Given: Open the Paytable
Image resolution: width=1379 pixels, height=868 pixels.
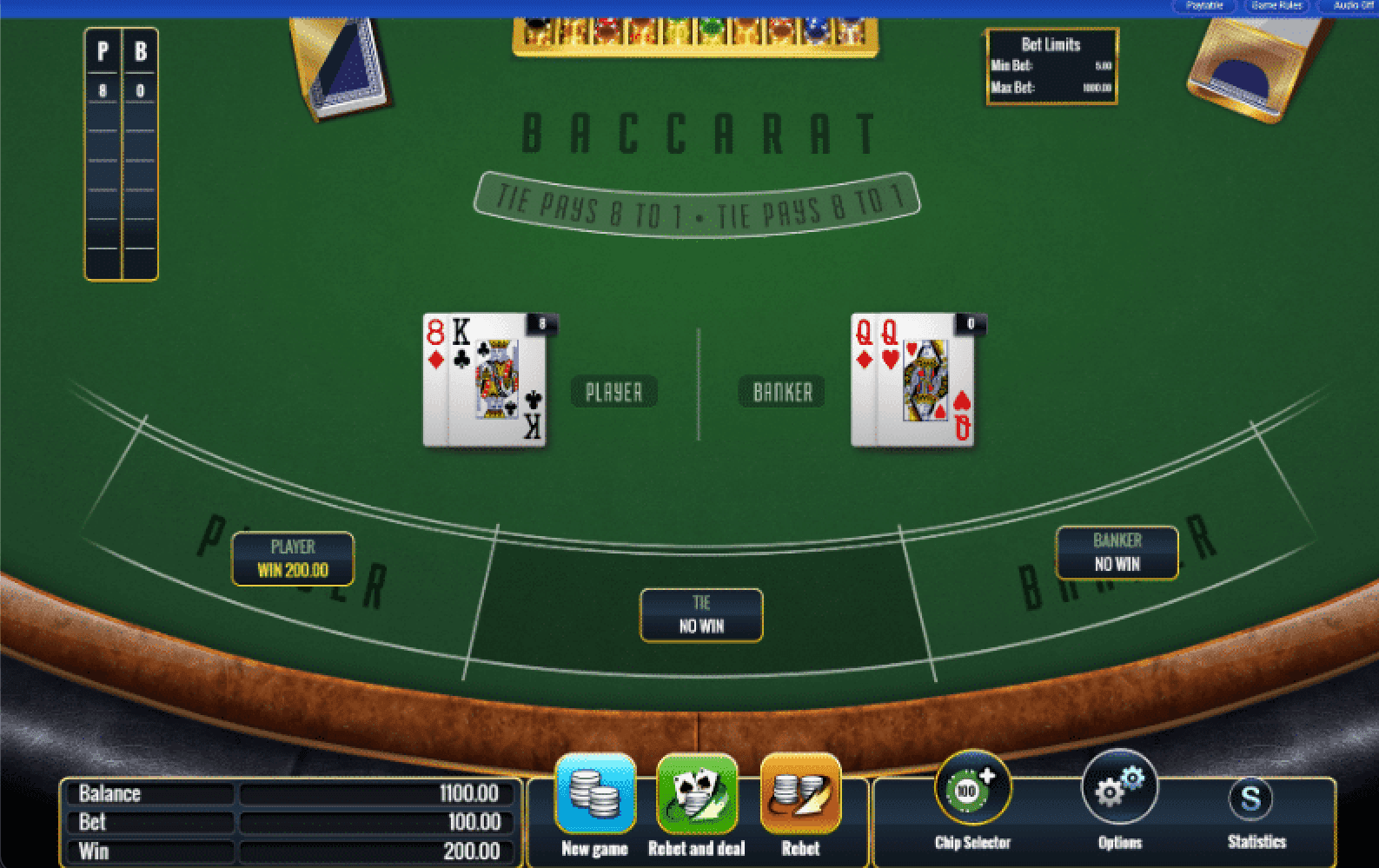Looking at the screenshot, I should pyautogui.click(x=1204, y=6).
